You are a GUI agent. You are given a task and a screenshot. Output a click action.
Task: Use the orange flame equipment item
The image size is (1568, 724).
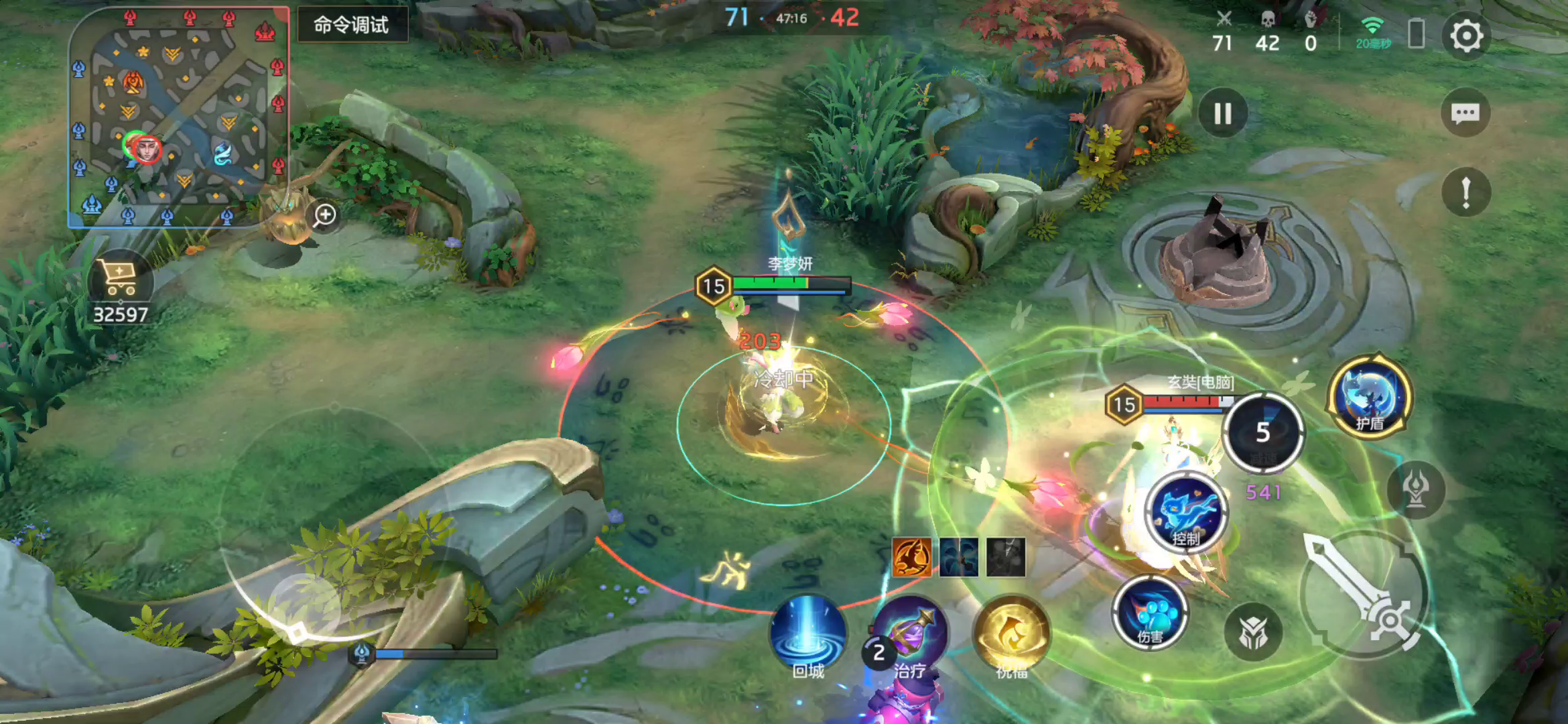tap(911, 557)
